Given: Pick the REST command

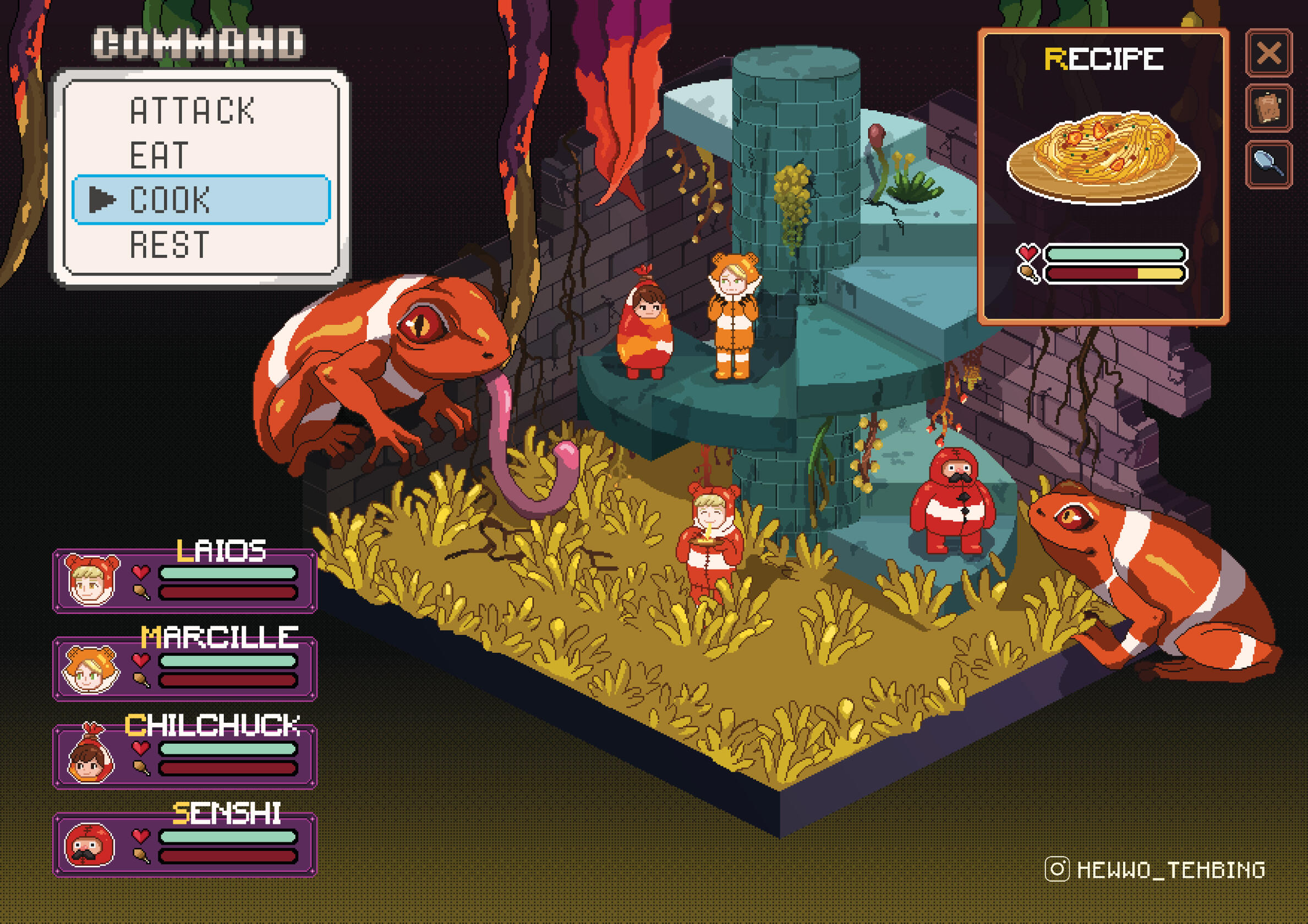Looking at the screenshot, I should tap(169, 245).
